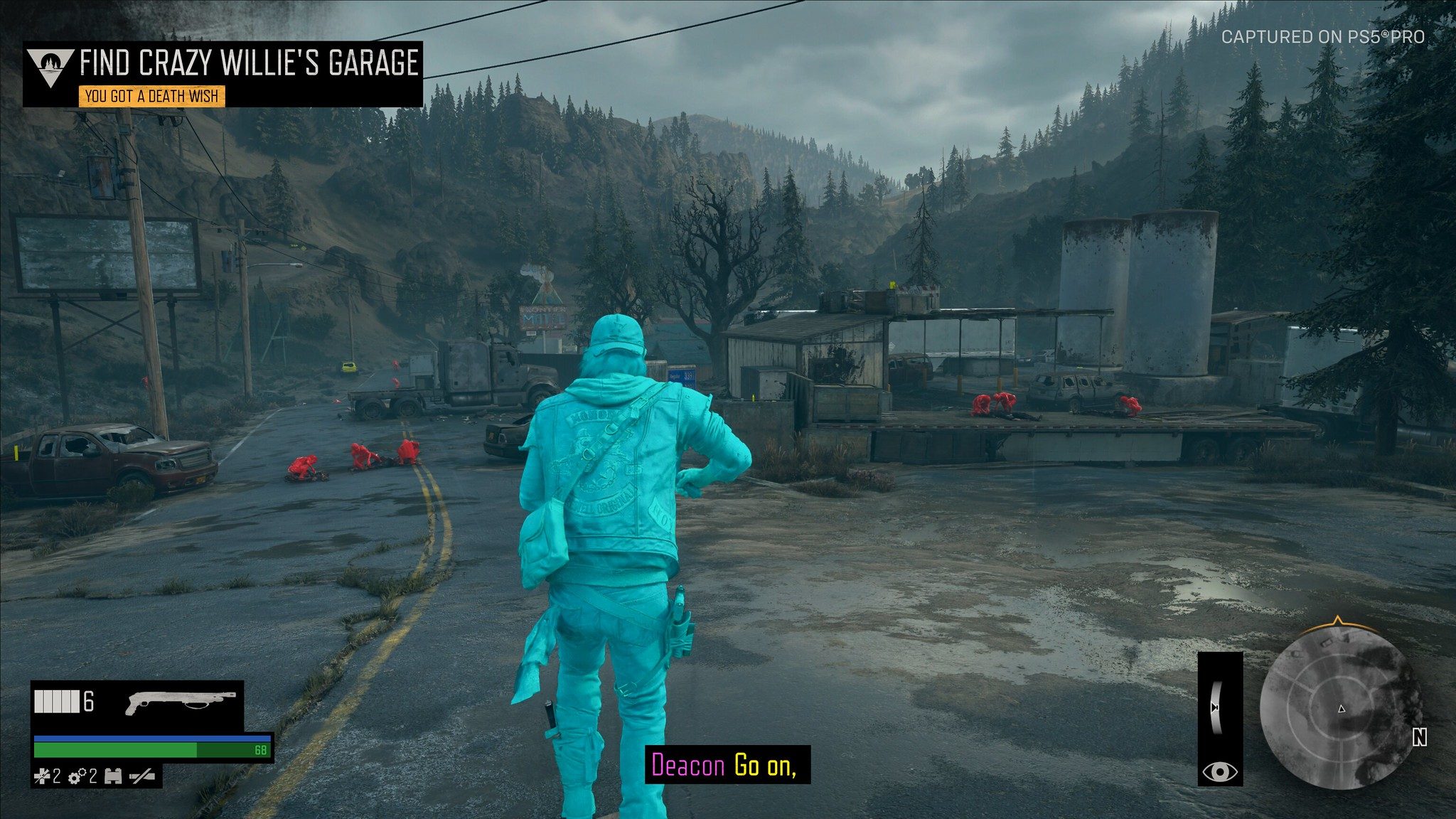
Task: Select the shotgun weapon icon
Action: point(181,702)
